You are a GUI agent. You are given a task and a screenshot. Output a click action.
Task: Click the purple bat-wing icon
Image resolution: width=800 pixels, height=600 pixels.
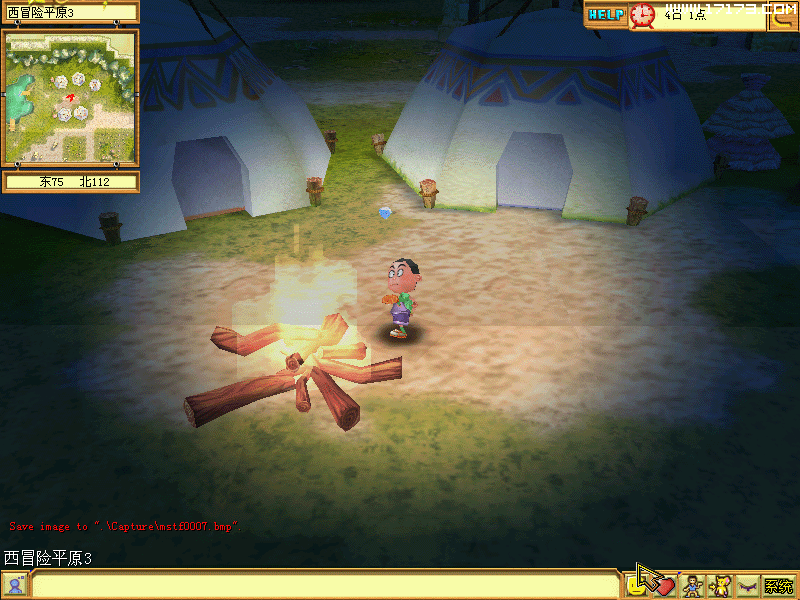(748, 587)
